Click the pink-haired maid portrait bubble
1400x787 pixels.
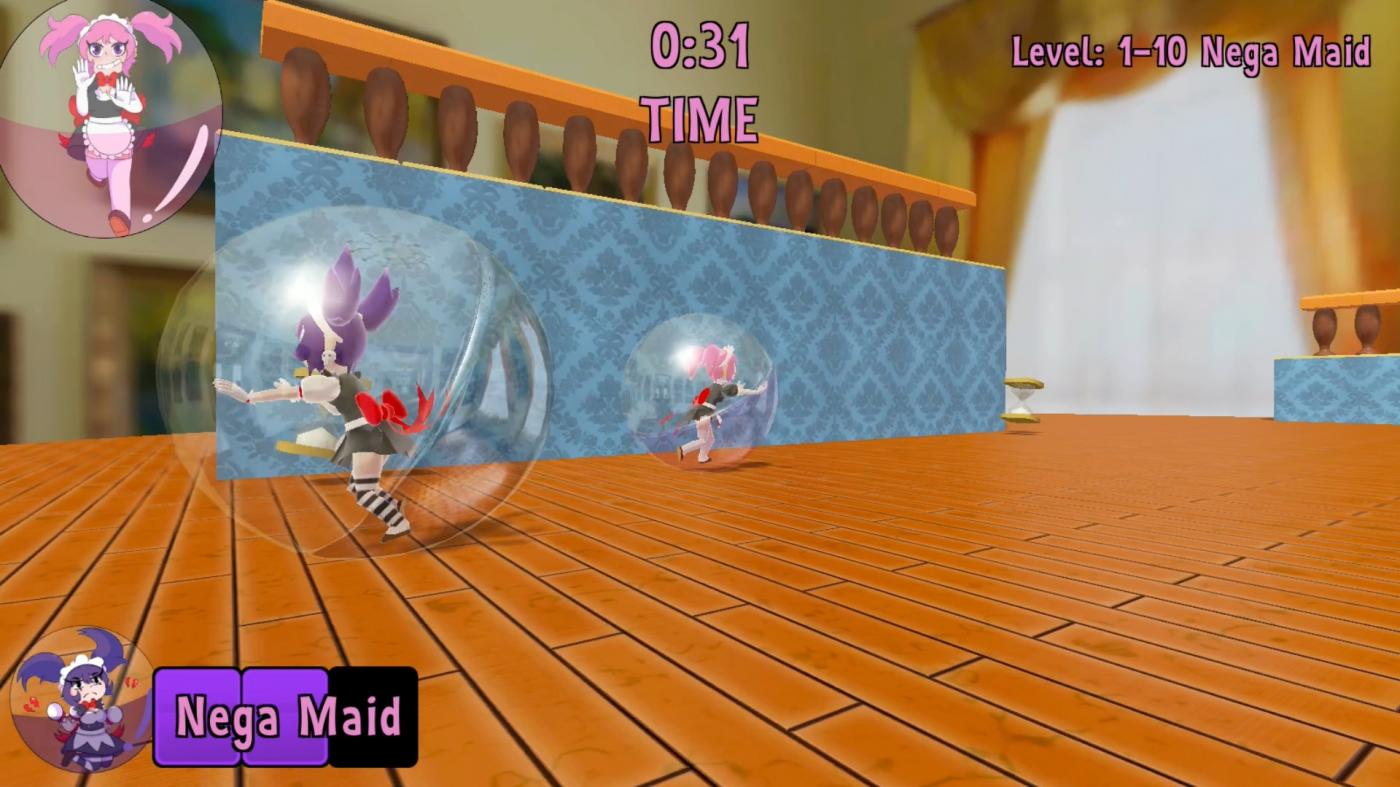click(110, 115)
